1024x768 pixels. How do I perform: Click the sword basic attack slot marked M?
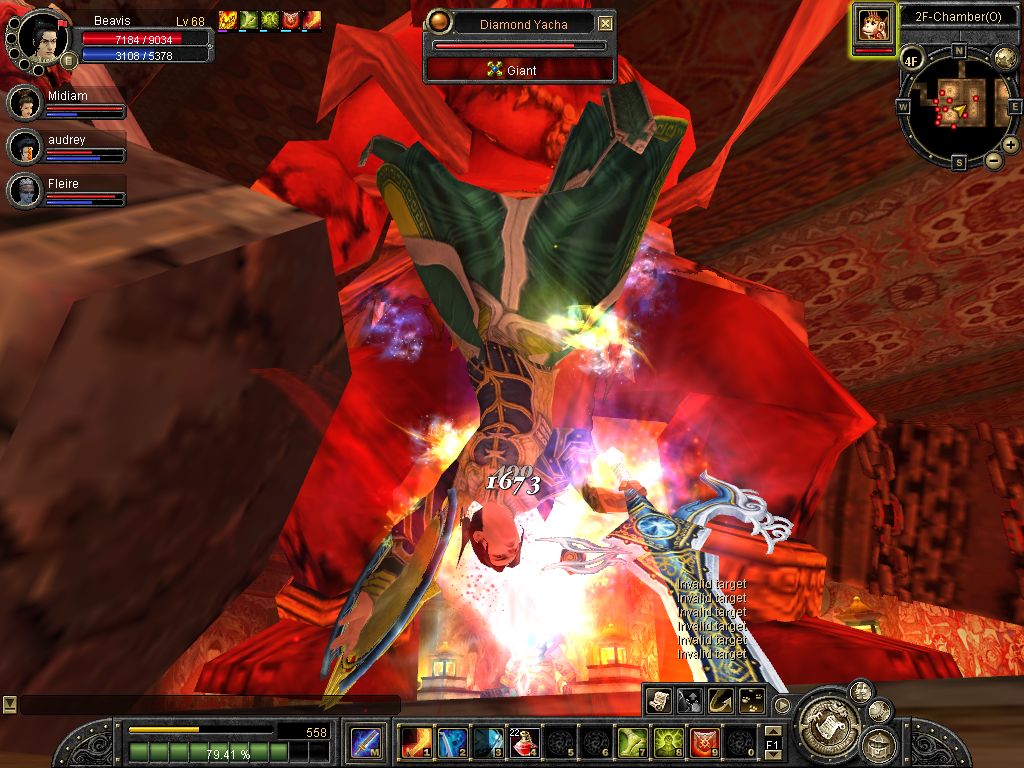click(x=365, y=742)
